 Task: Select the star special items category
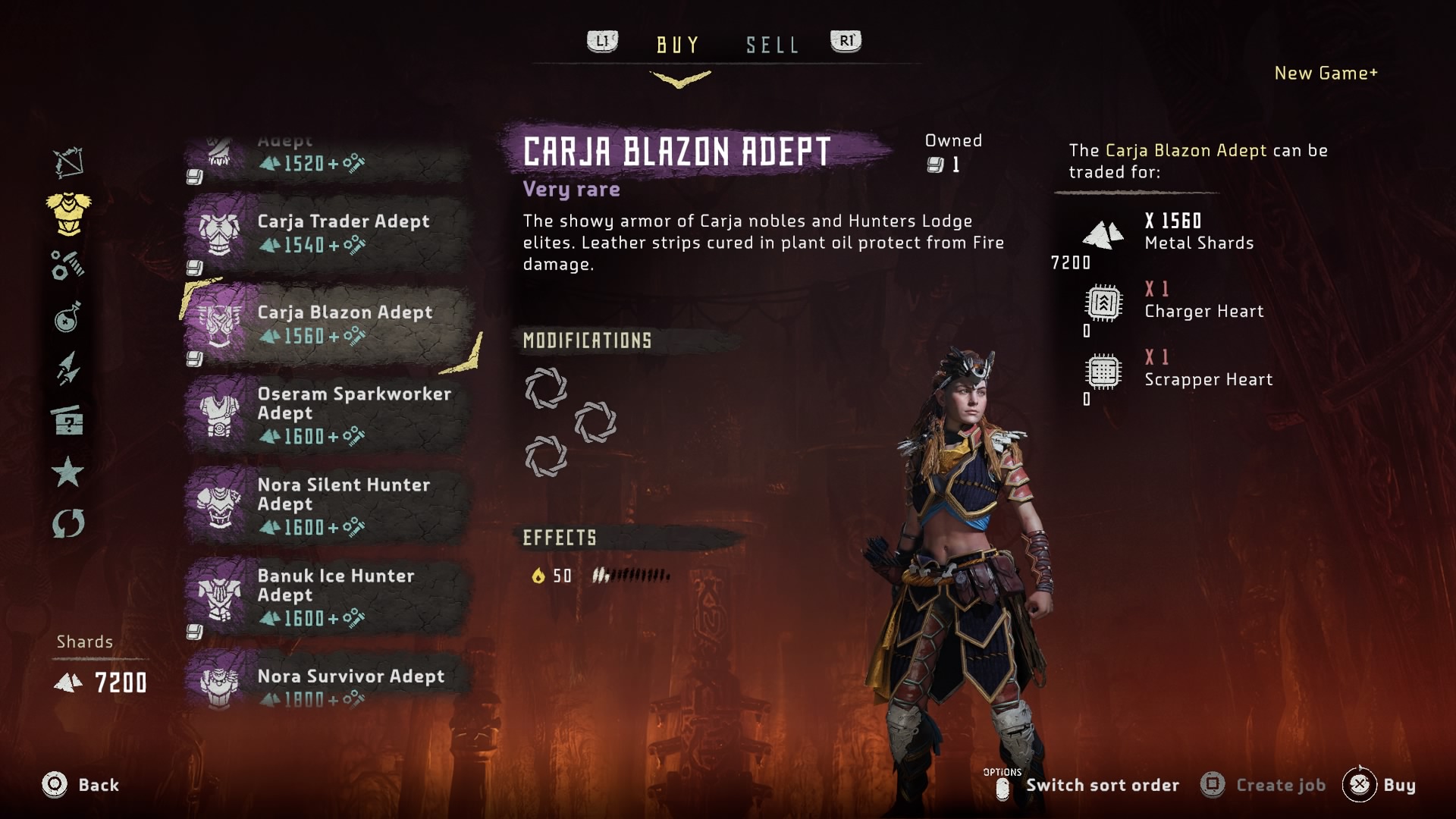(x=68, y=472)
